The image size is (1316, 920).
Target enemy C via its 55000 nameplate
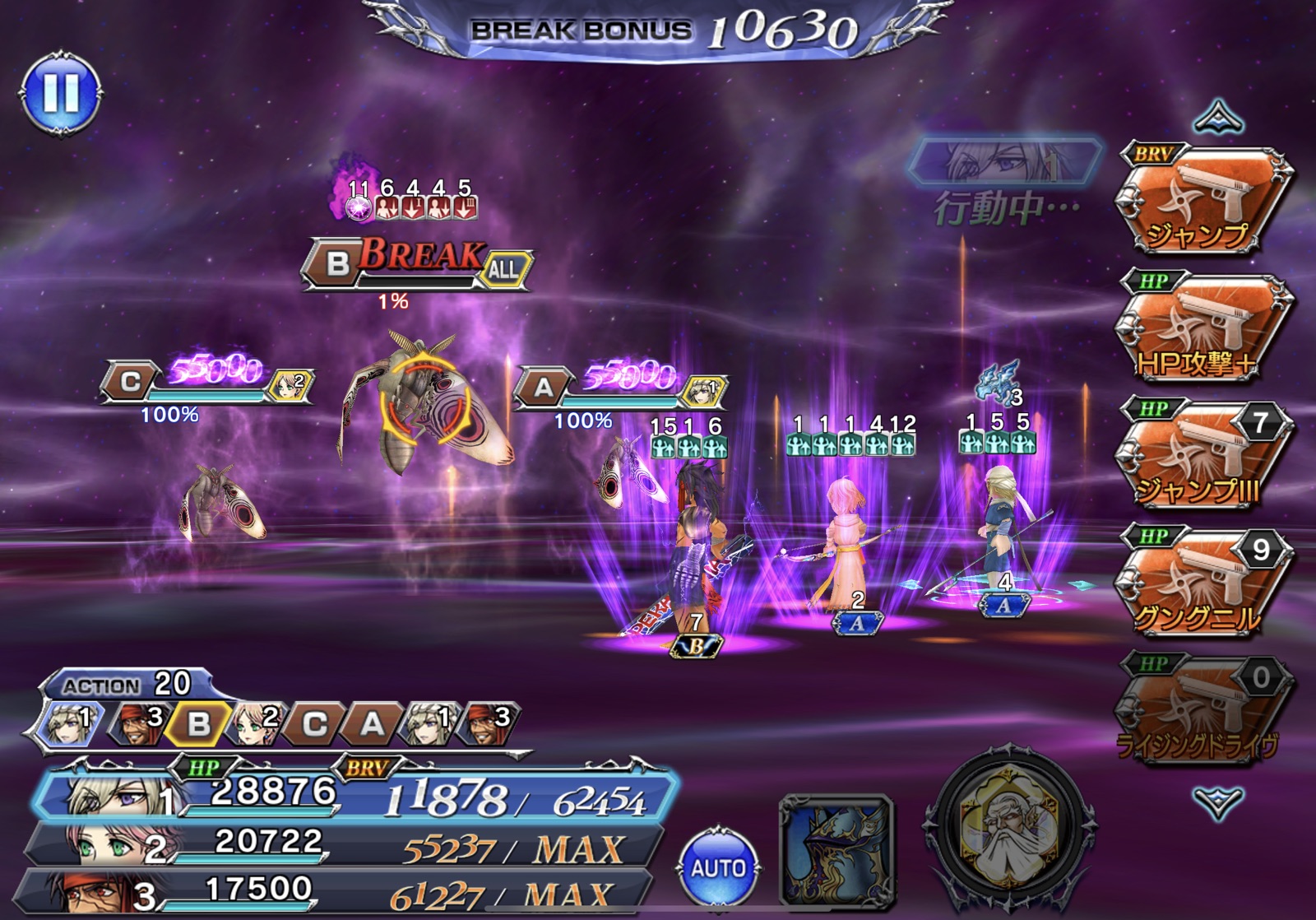point(206,381)
